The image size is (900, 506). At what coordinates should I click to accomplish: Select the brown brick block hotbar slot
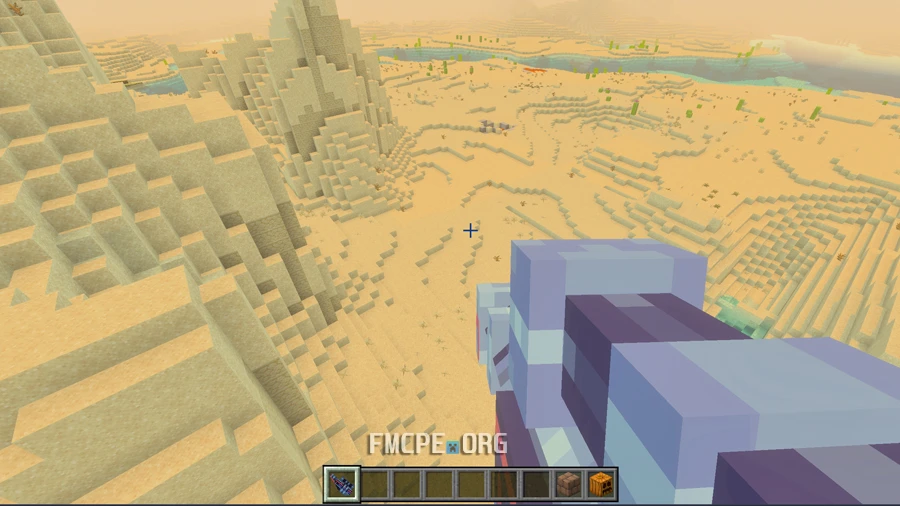point(569,486)
